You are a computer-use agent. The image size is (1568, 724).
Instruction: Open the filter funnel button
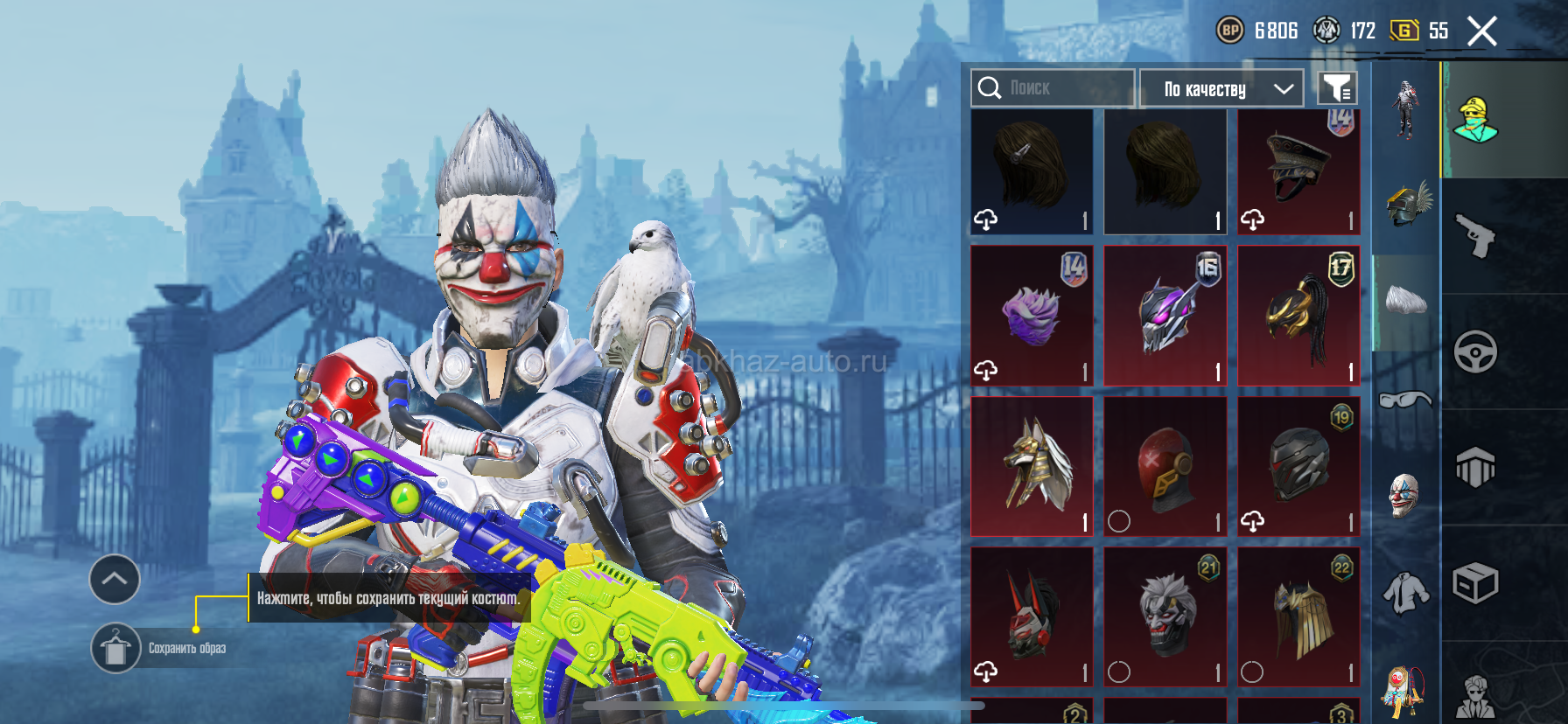click(1336, 88)
